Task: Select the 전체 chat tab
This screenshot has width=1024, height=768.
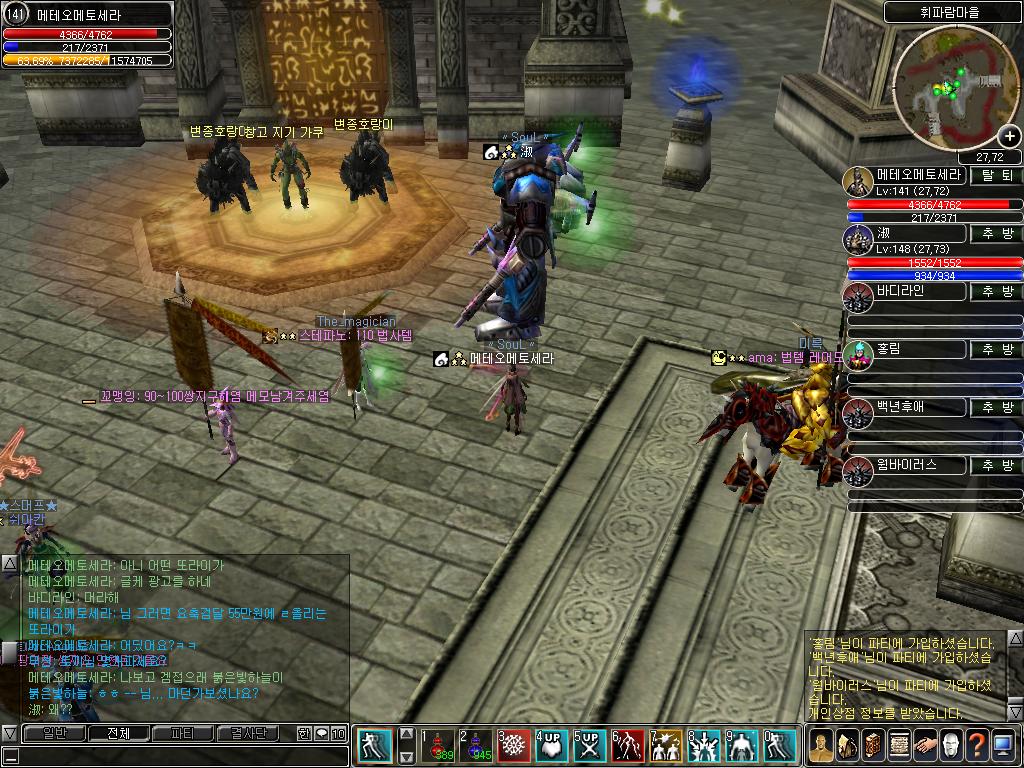Action: pyautogui.click(x=118, y=733)
